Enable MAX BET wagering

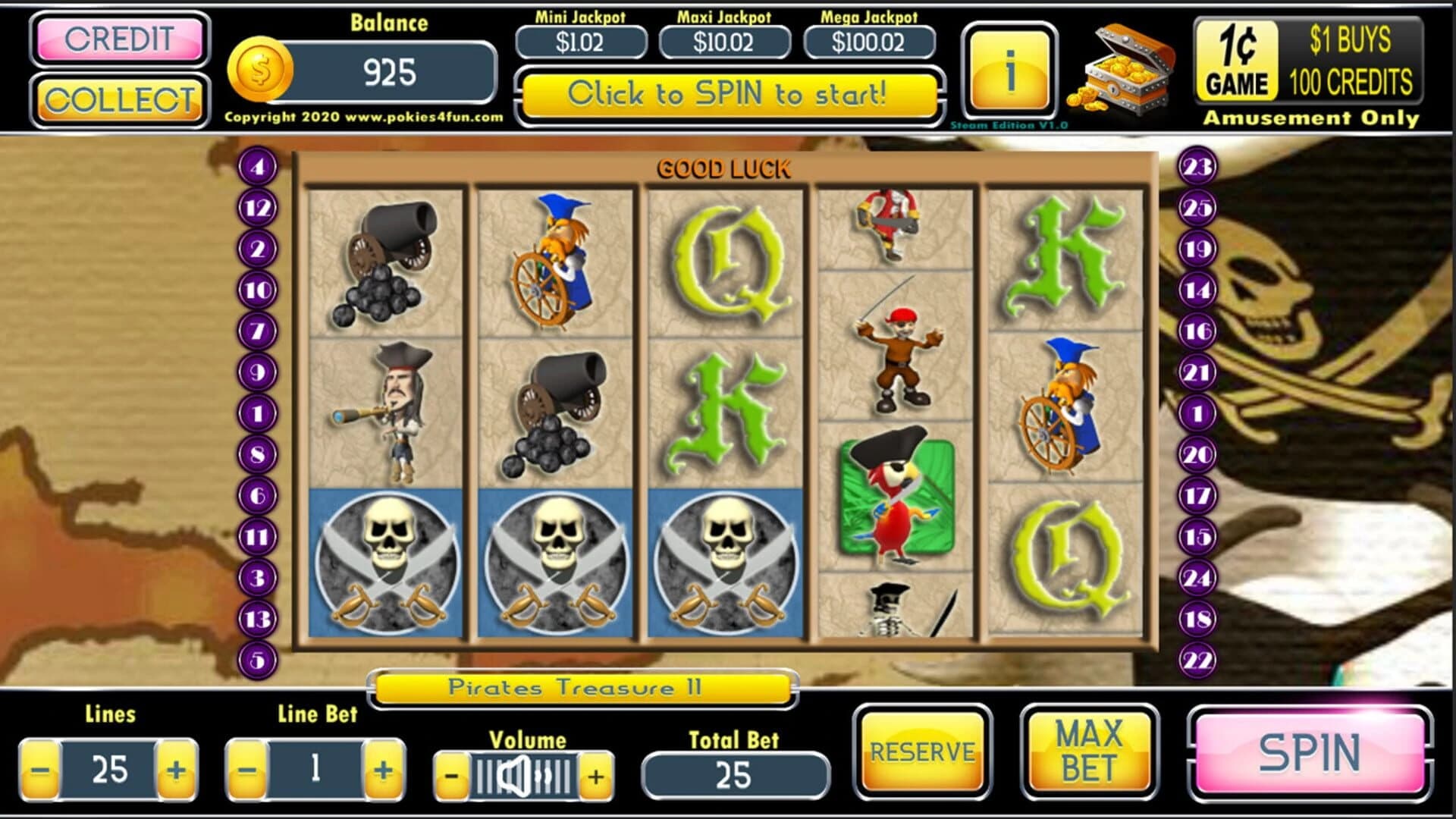click(x=1088, y=753)
